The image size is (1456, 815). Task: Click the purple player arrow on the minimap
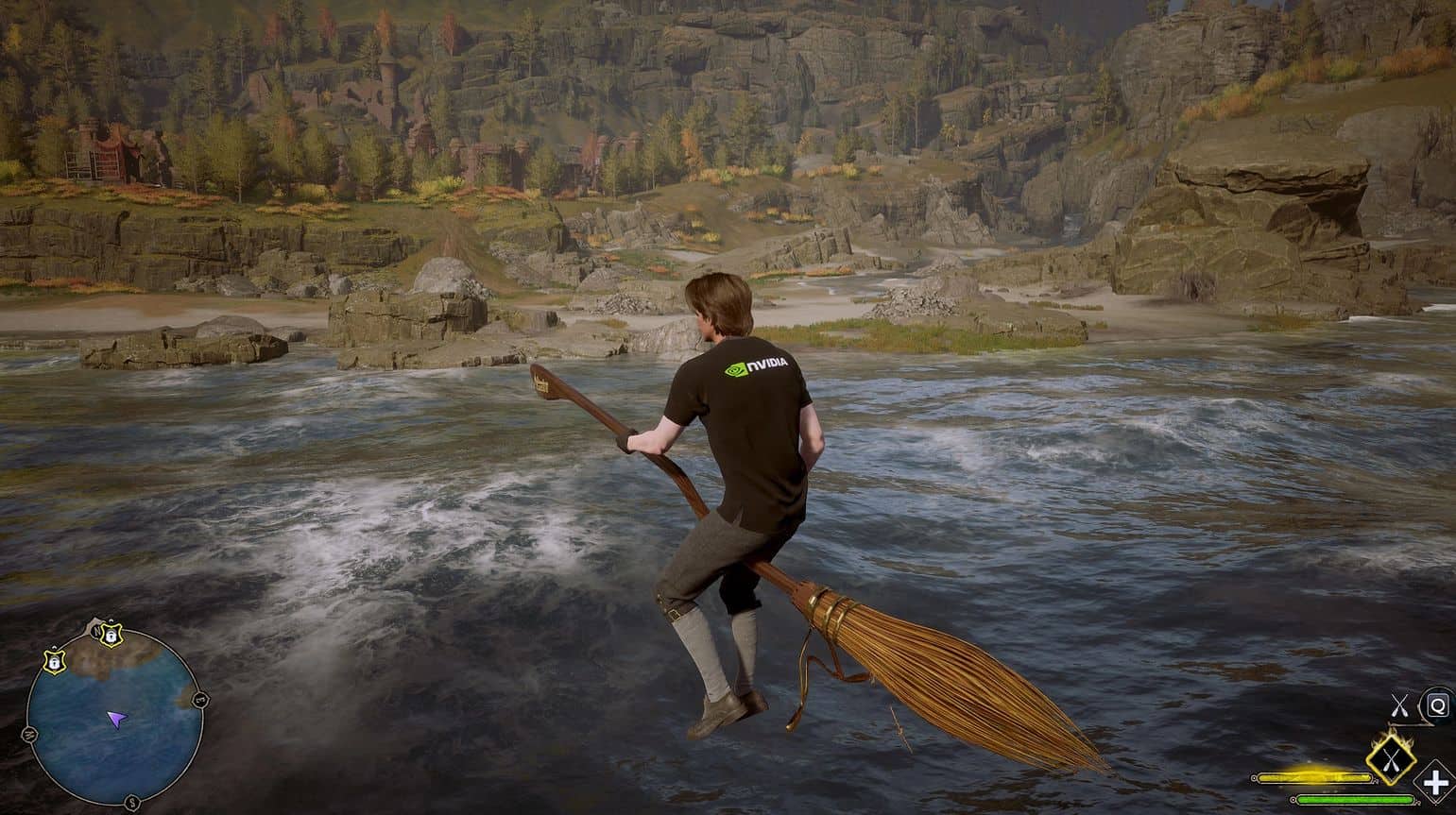point(116,721)
